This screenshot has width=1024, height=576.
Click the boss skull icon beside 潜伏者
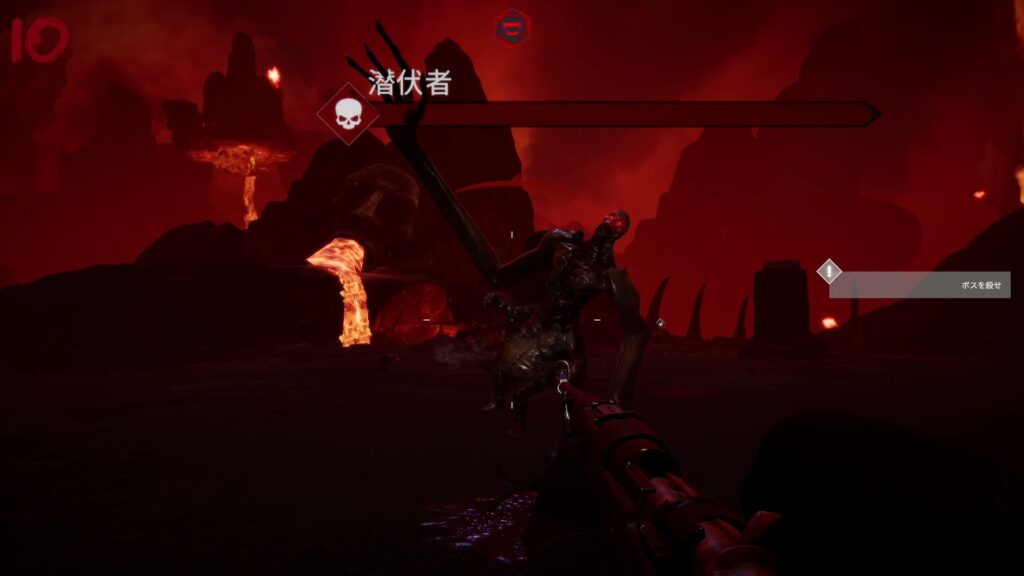(x=348, y=114)
